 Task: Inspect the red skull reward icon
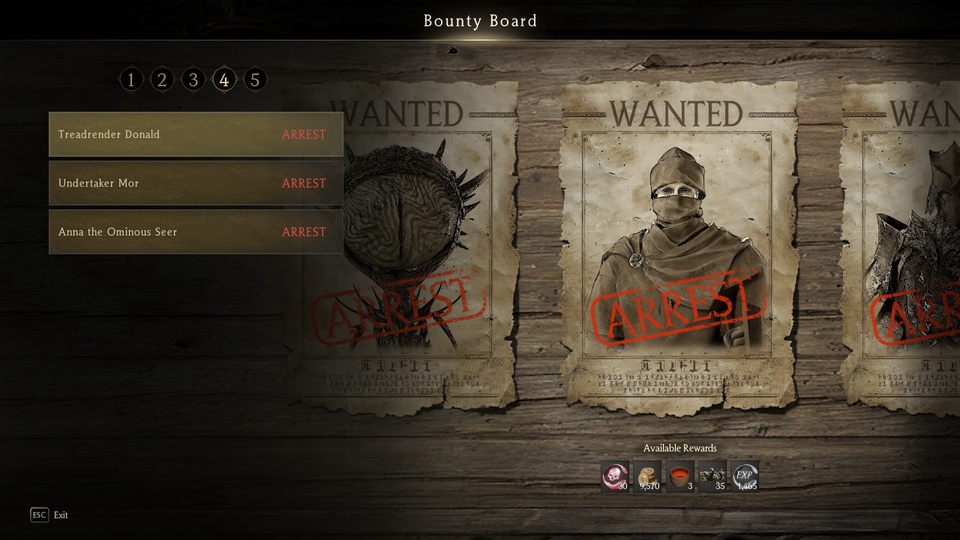coord(615,476)
